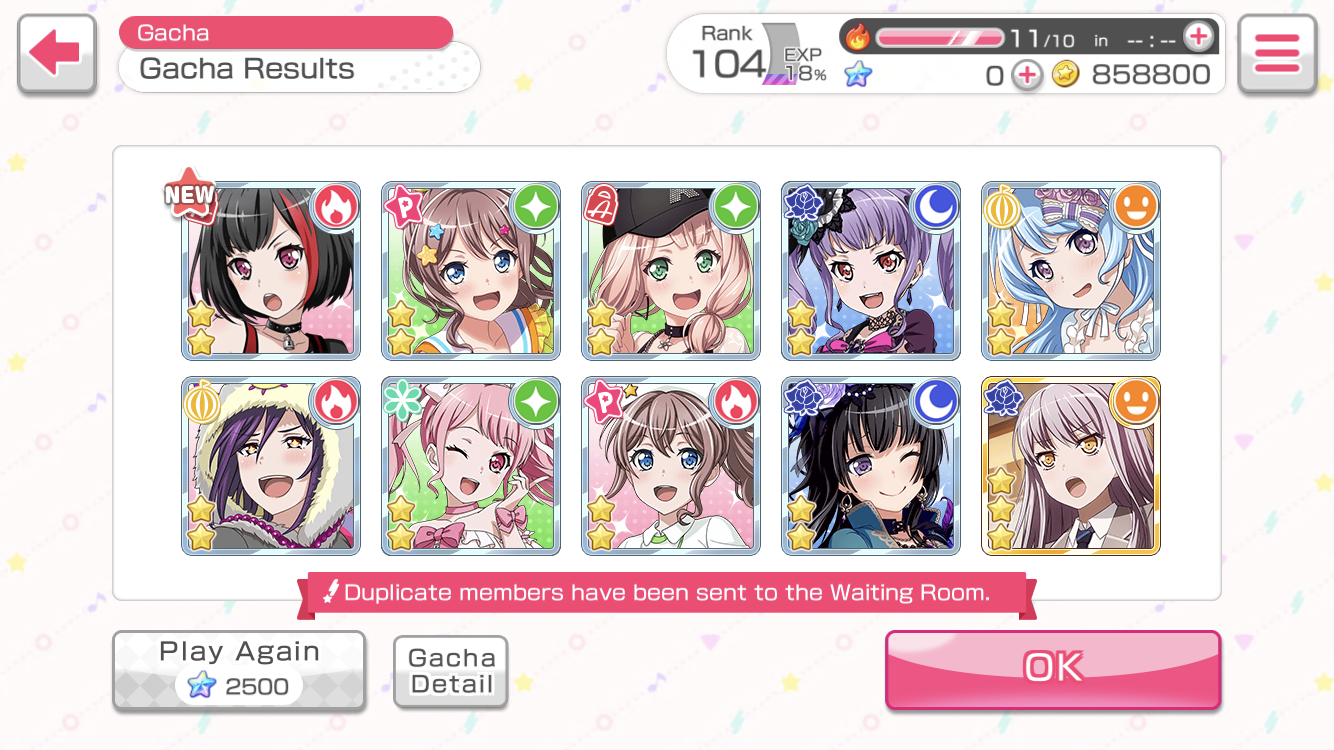Viewport: 1334px width, 750px height.
Task: Go back with the pink arrow button
Action: click(56, 54)
